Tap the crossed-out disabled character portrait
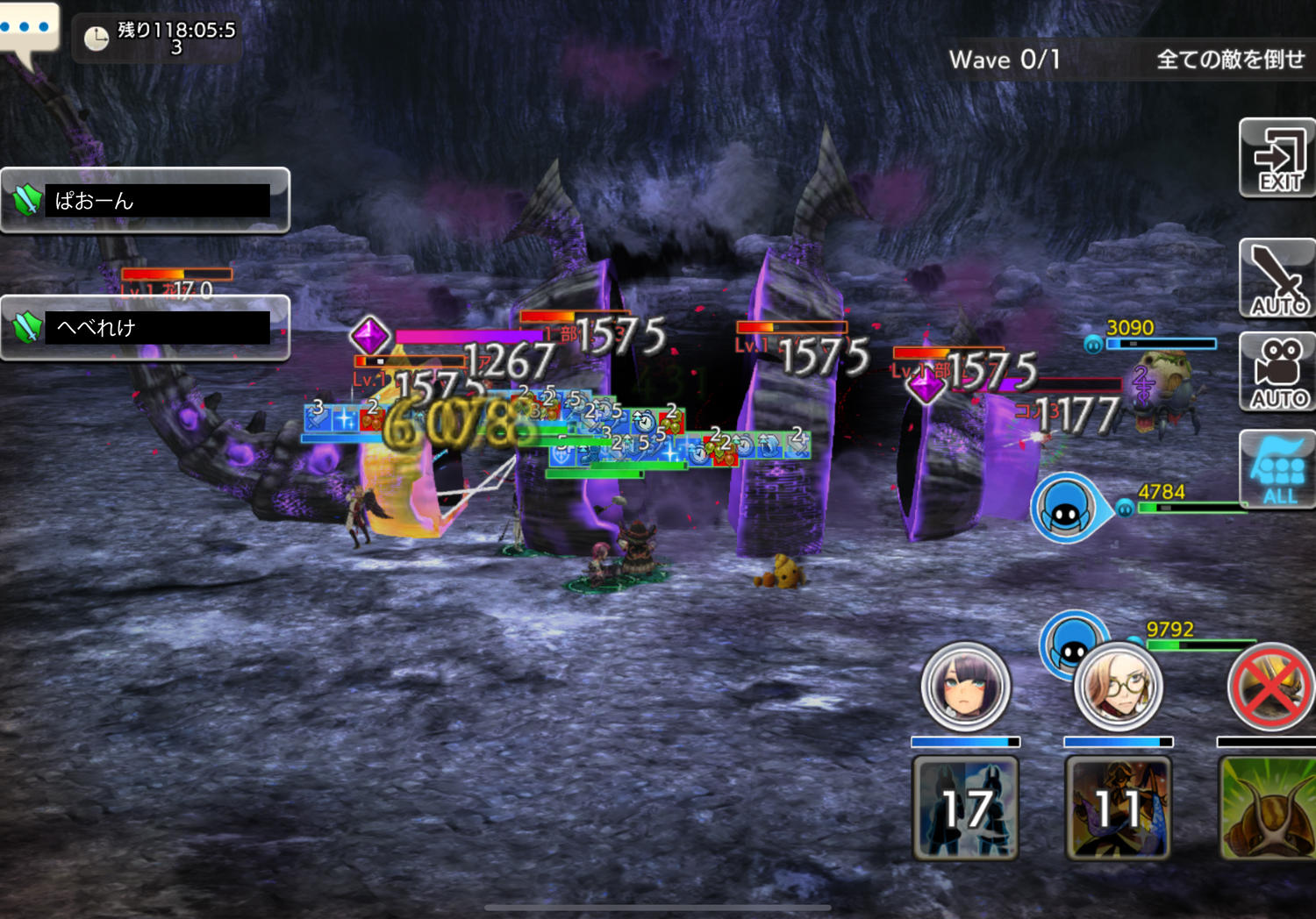This screenshot has width=1316, height=919. [1270, 687]
